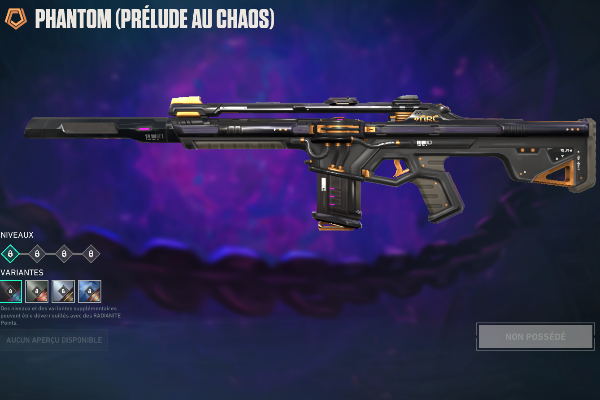Screen dimensions: 600x400
Task: Select the teal-highlighted level diamond
Action: coord(10,254)
